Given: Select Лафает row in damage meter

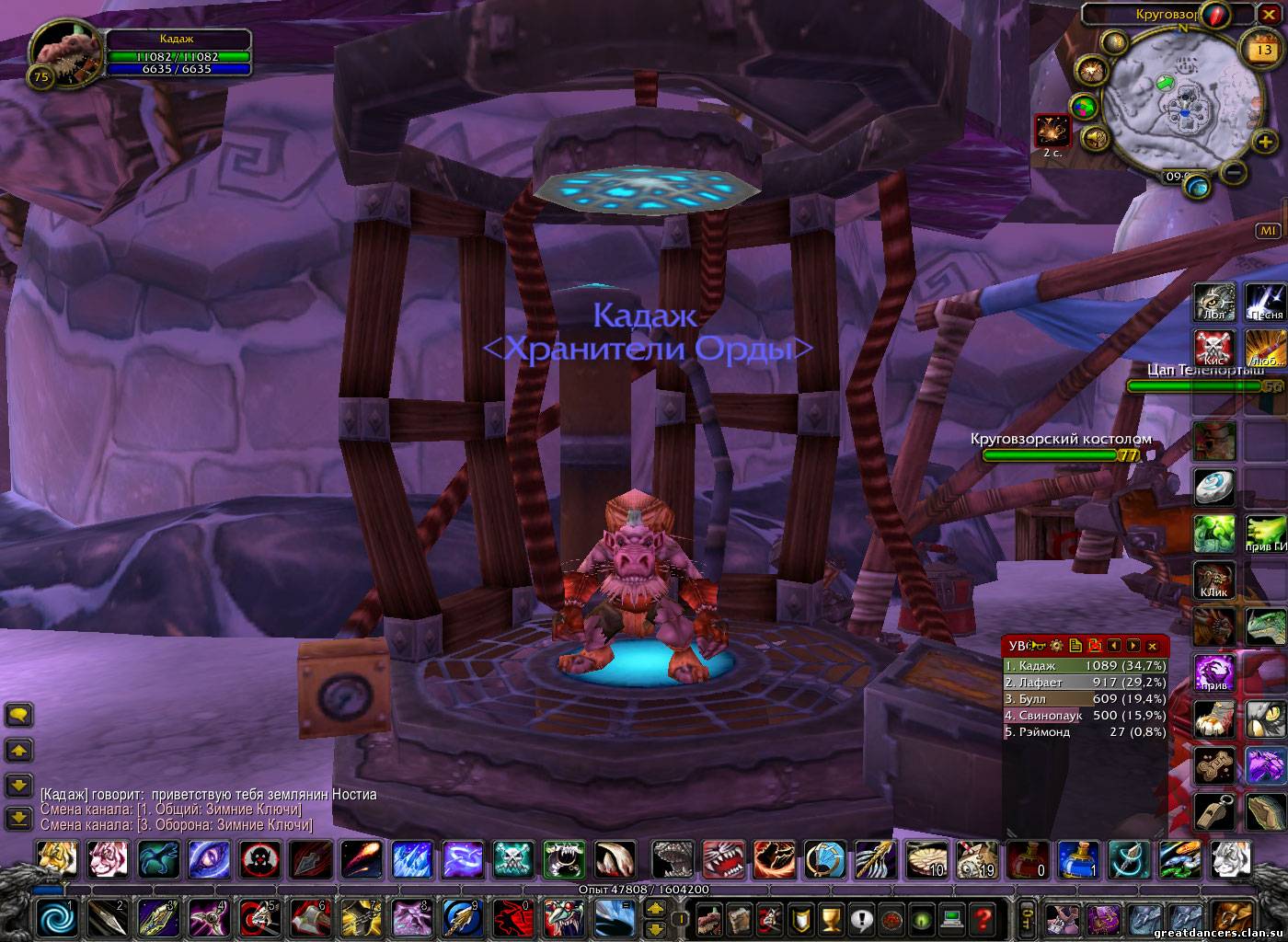Looking at the screenshot, I should [1084, 682].
